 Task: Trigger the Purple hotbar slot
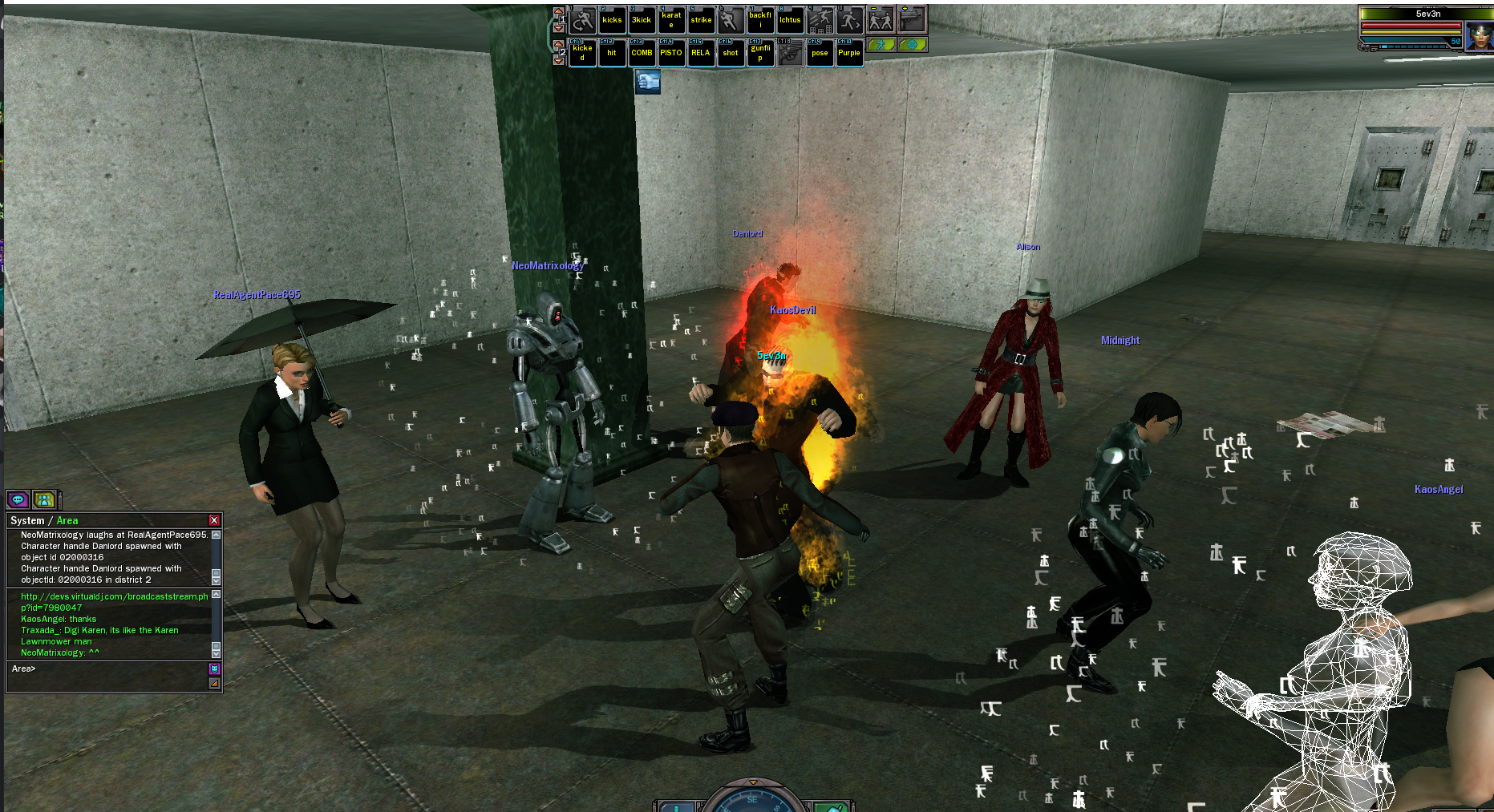click(849, 53)
